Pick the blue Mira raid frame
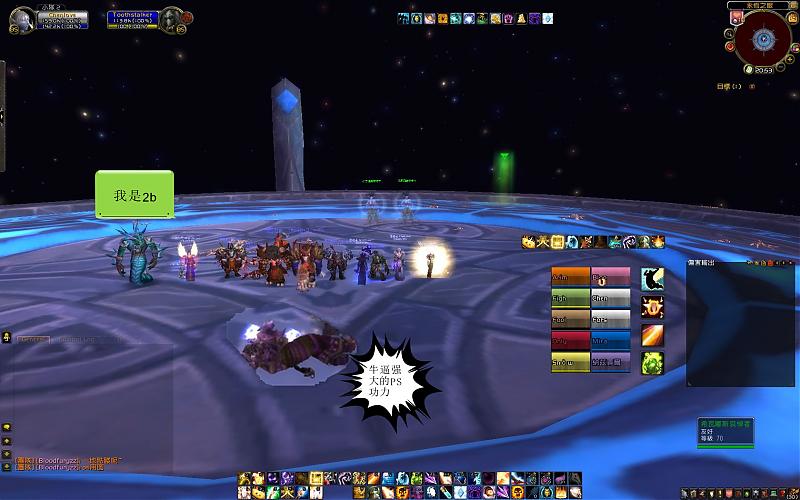The image size is (800, 500). click(x=610, y=341)
